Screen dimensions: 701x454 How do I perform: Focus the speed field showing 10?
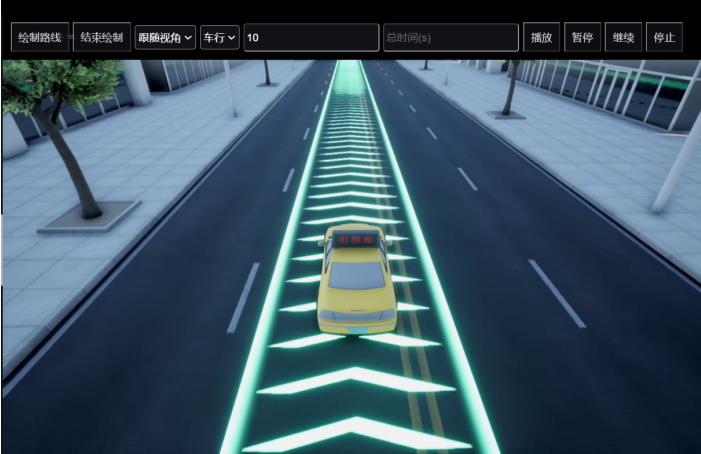coord(311,38)
